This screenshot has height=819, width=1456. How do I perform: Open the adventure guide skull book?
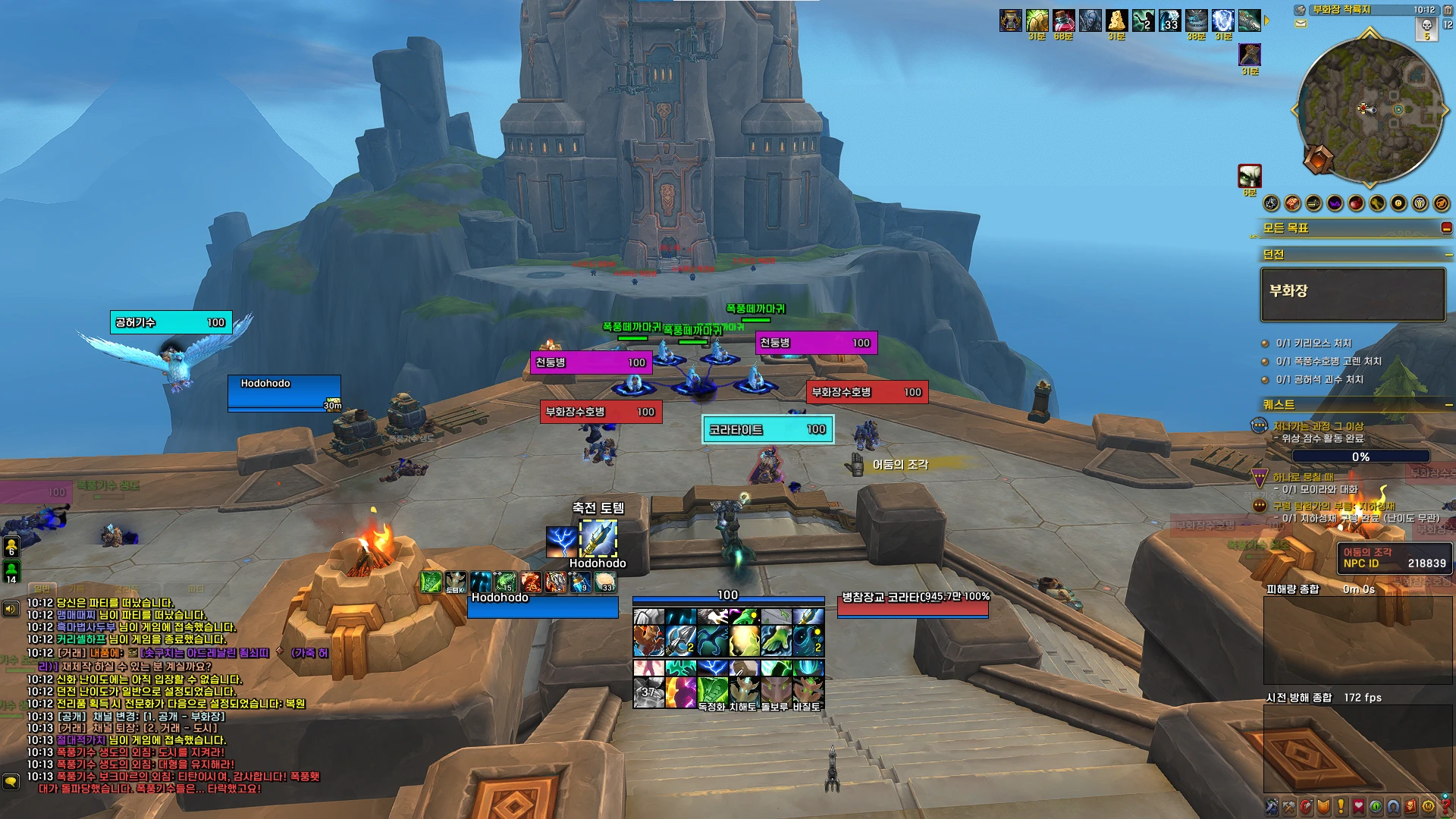(x=1410, y=806)
